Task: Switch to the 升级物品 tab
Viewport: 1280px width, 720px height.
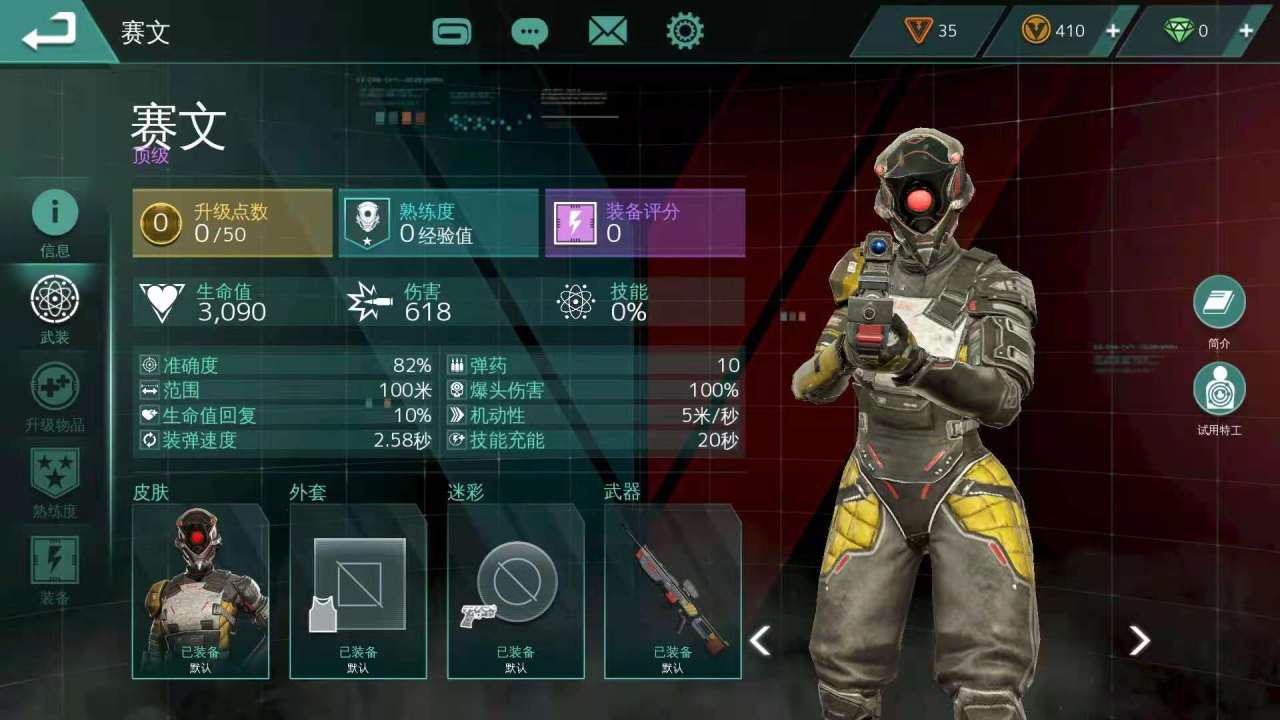Action: 55,395
